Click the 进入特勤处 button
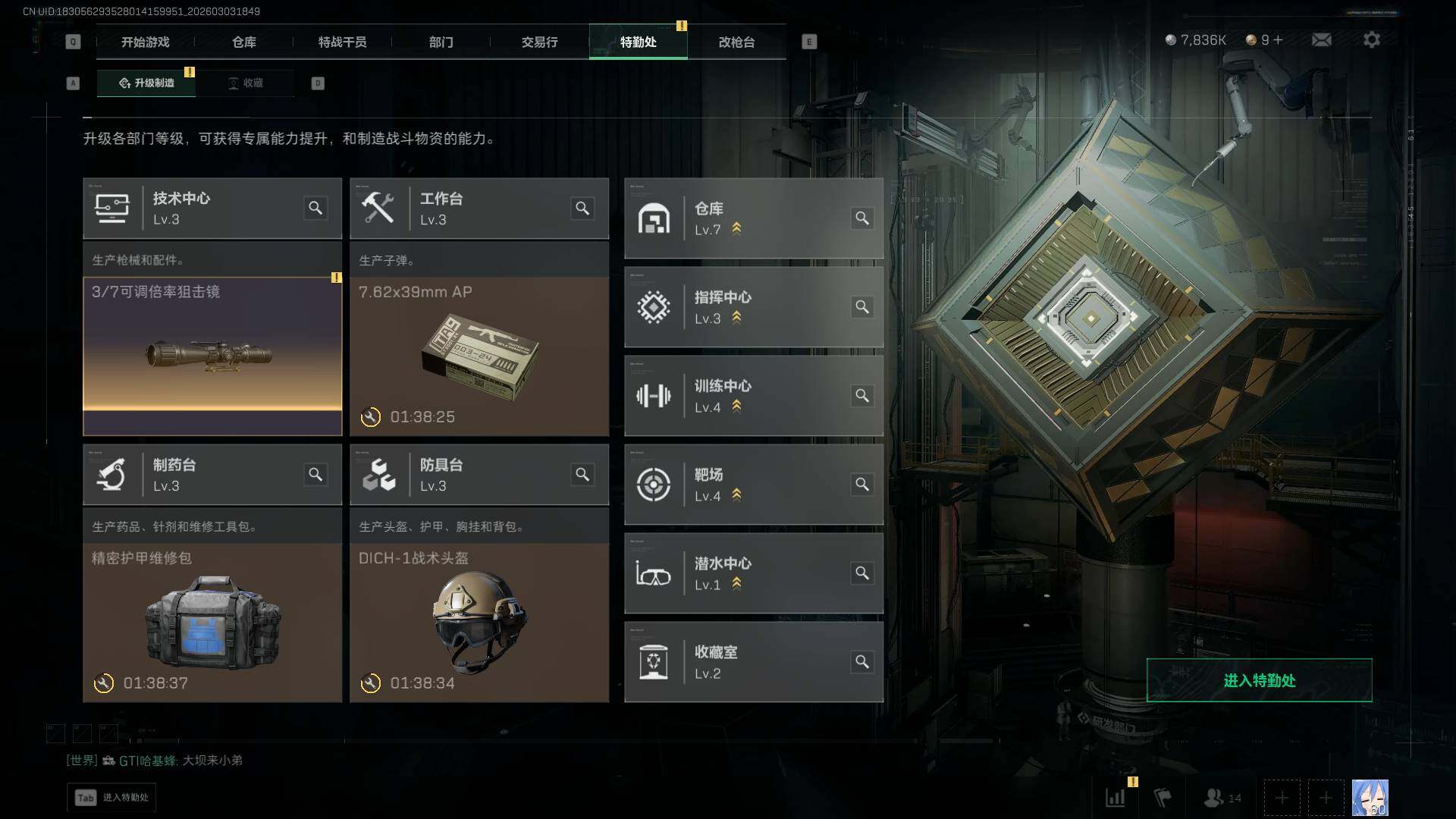 [x=1259, y=680]
